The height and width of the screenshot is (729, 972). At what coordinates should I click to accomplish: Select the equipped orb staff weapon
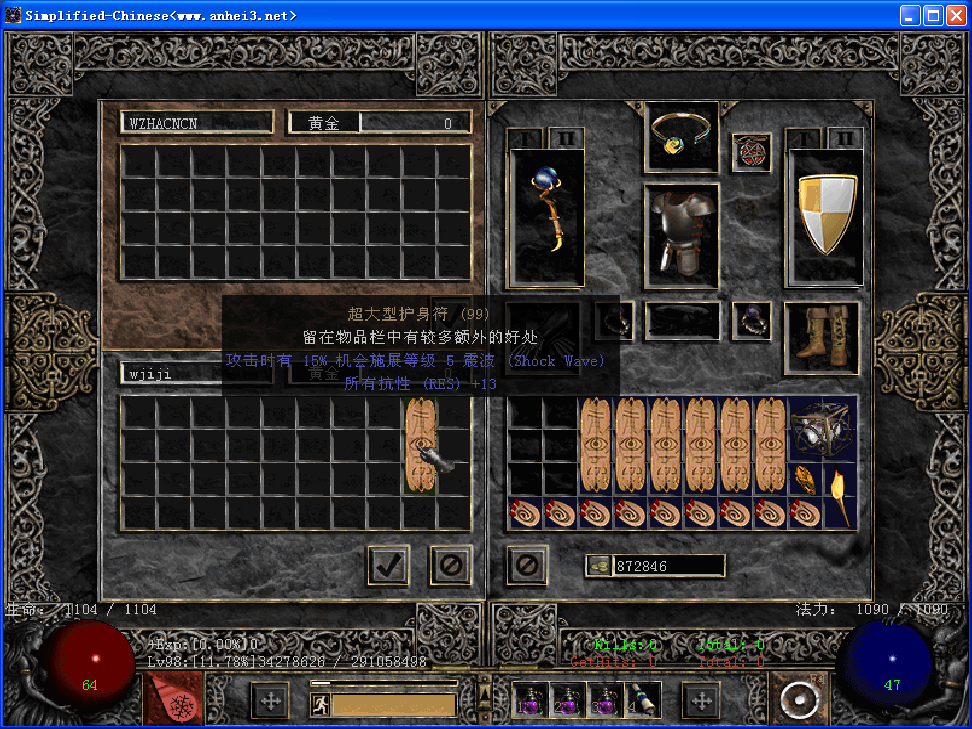point(547,216)
